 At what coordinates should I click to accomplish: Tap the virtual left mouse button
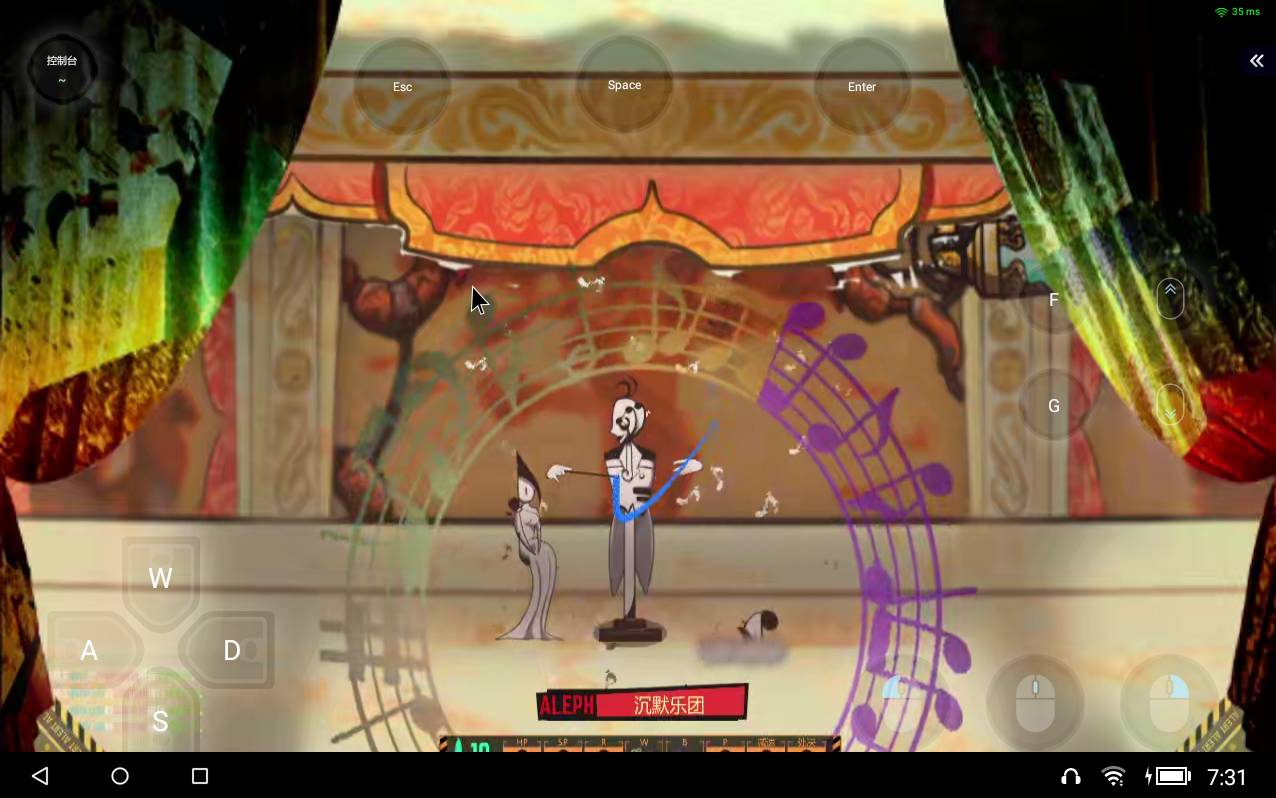(903, 702)
